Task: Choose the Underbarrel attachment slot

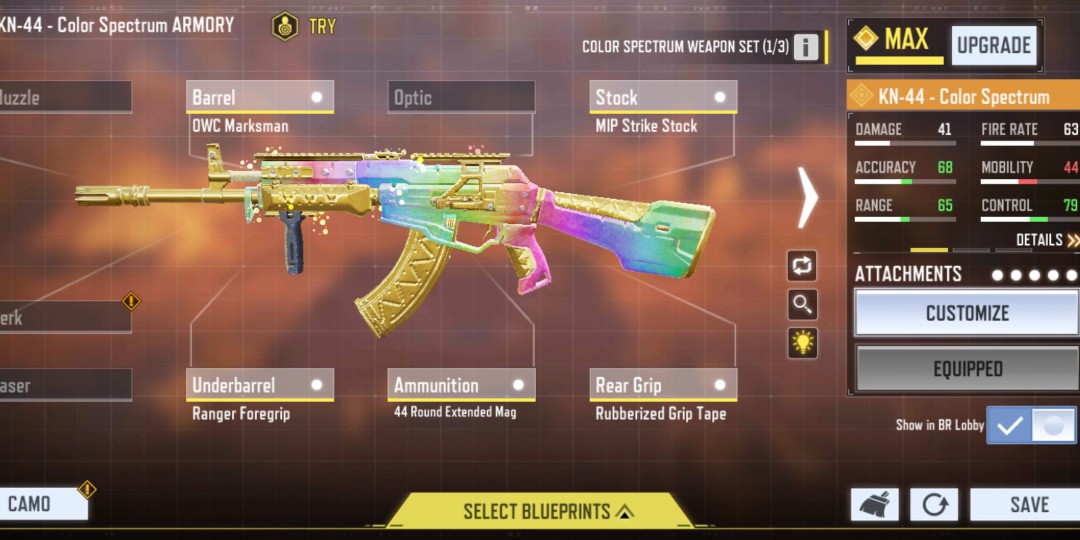Action: click(260, 385)
